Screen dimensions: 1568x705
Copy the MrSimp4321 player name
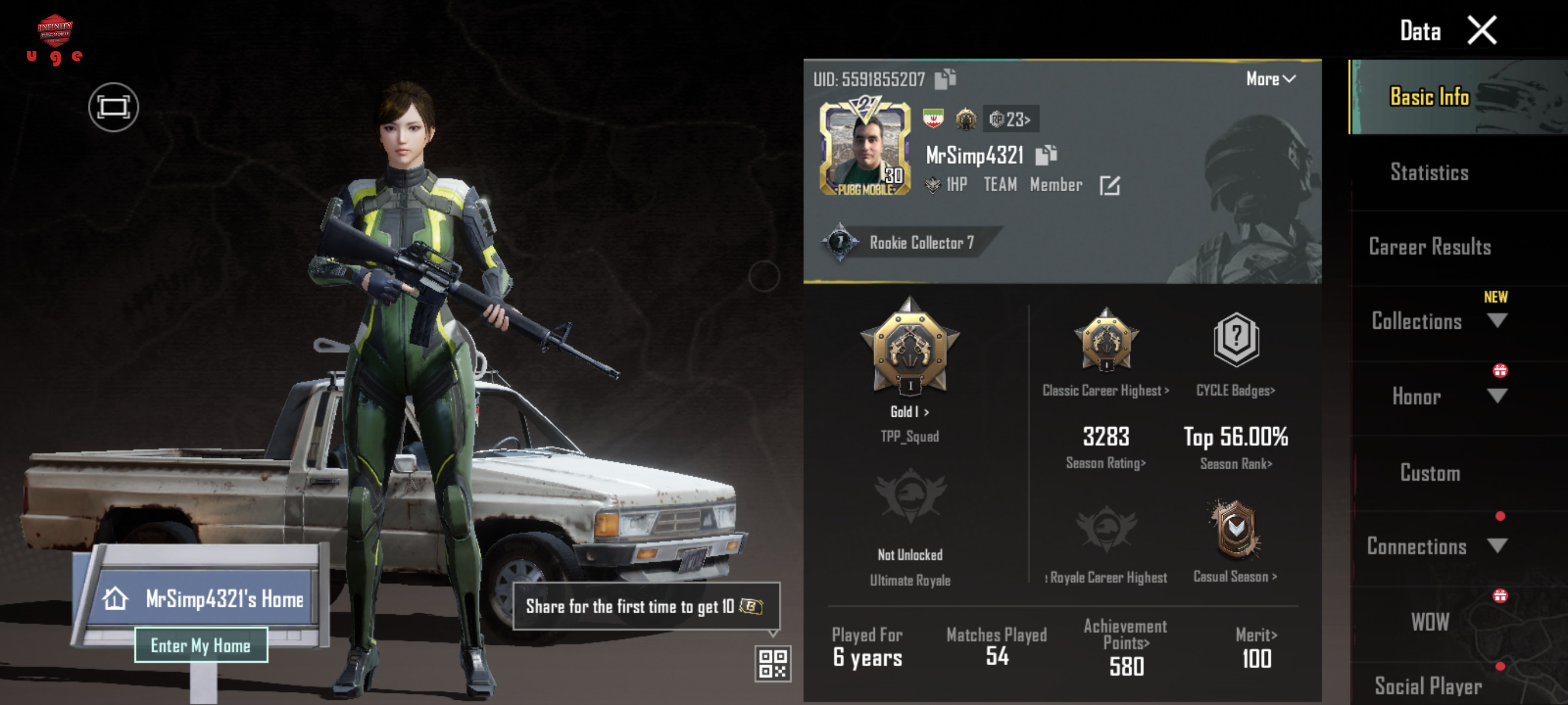coord(1046,155)
